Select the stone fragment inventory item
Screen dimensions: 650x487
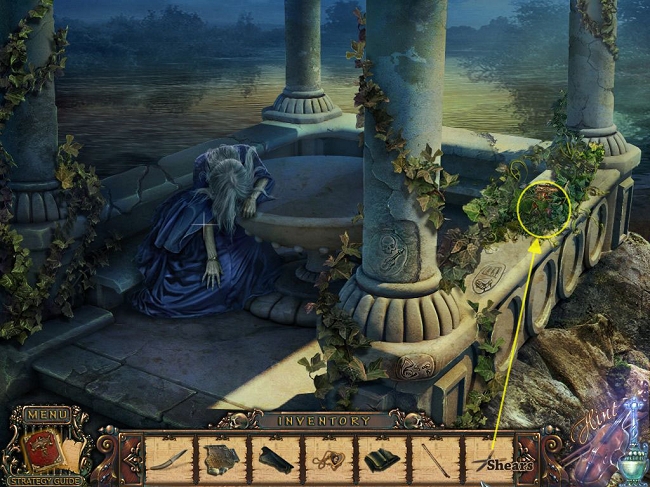tap(220, 458)
